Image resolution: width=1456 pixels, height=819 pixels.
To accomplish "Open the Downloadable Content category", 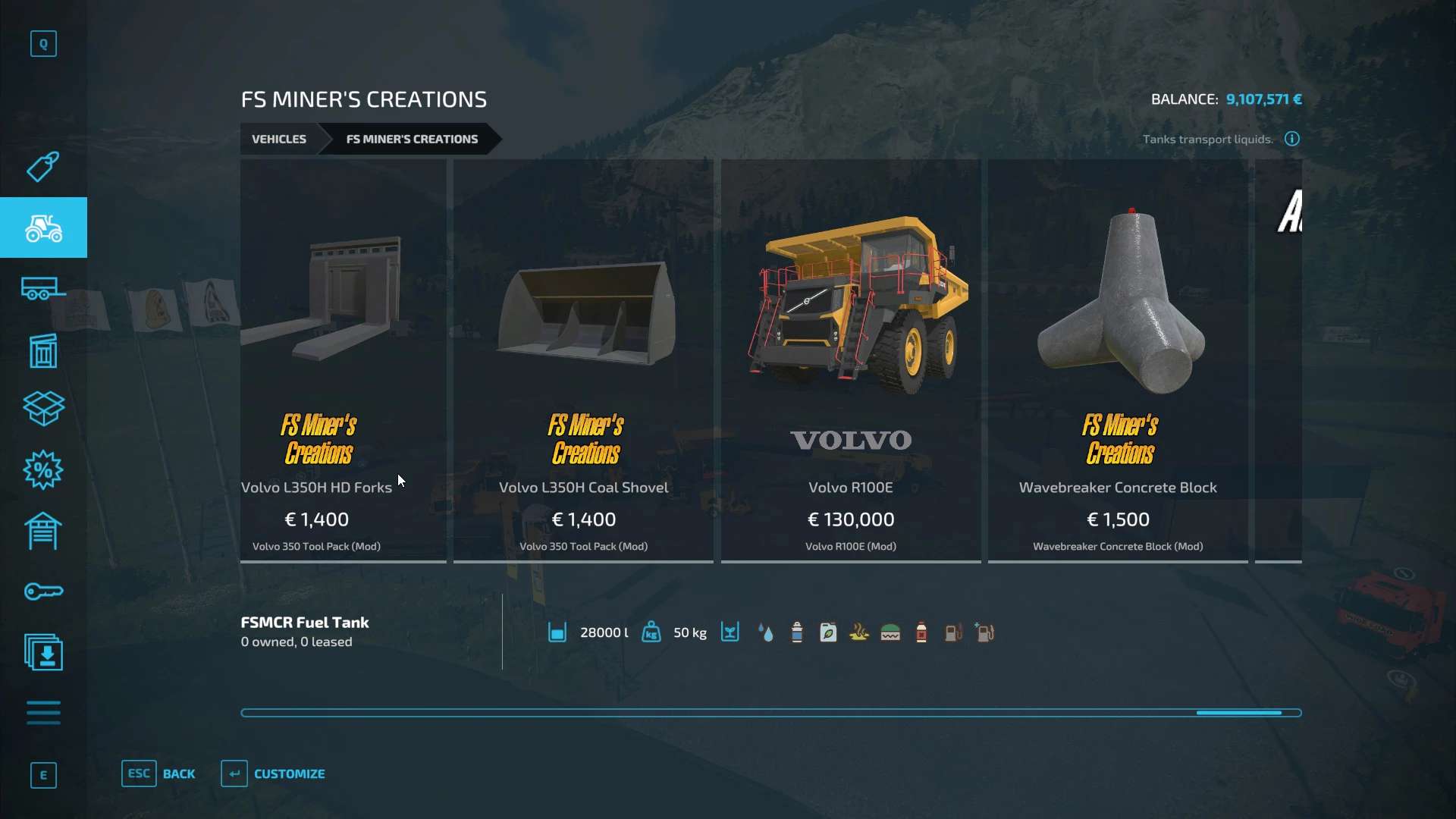I will (43, 652).
